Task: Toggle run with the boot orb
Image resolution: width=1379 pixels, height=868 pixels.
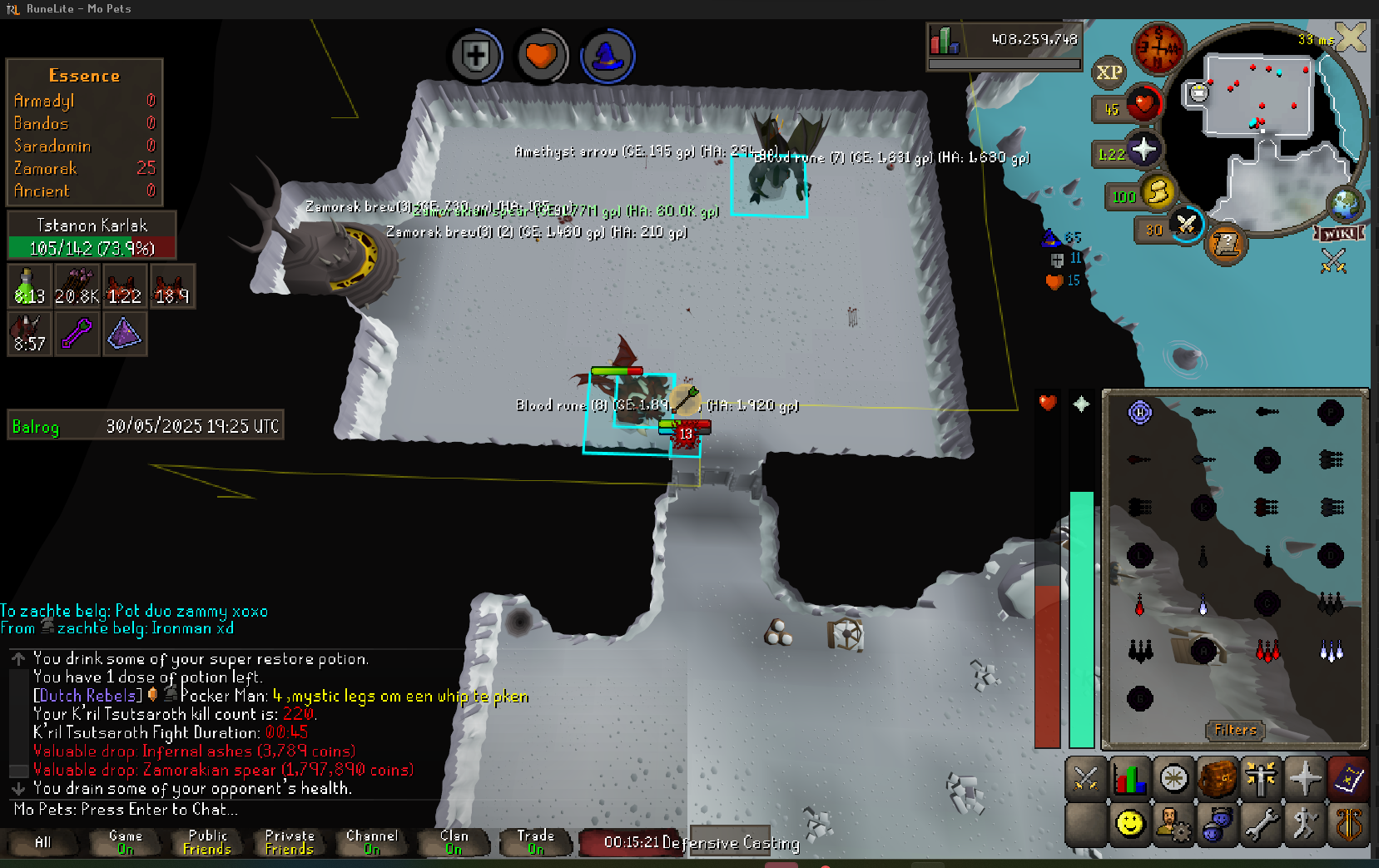Action: tap(1157, 193)
